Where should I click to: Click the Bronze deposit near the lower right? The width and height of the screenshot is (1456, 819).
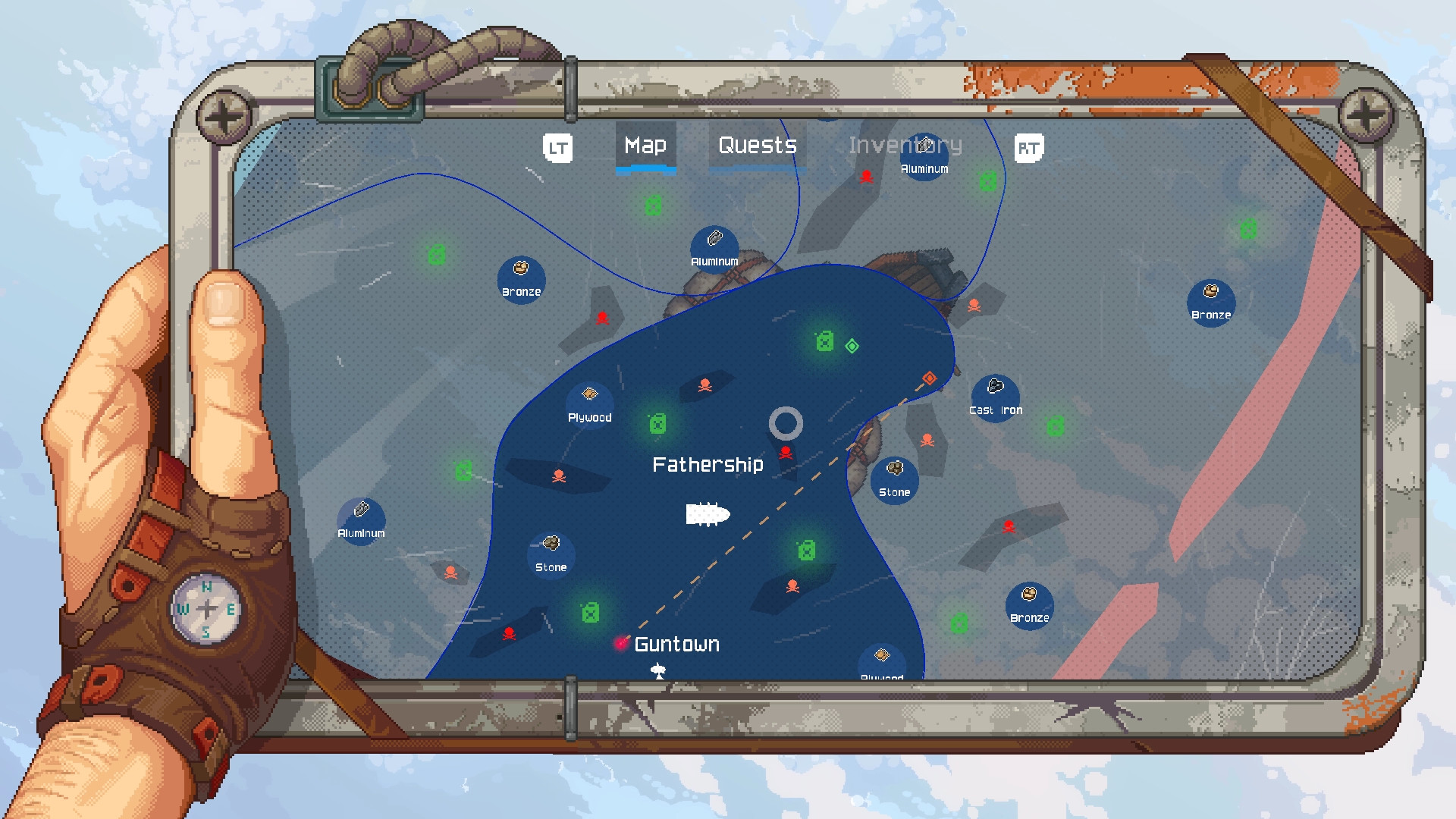click(x=1030, y=607)
